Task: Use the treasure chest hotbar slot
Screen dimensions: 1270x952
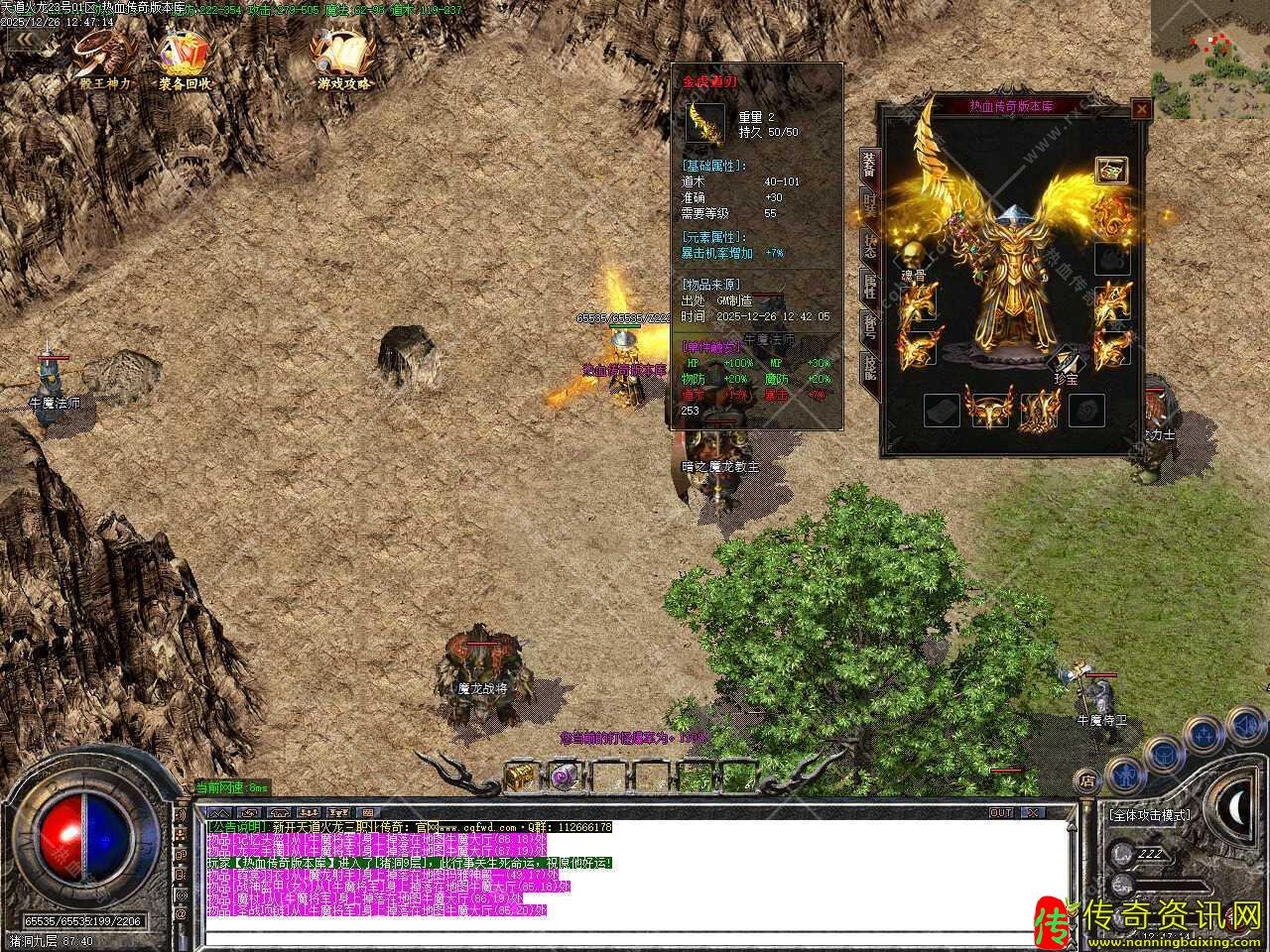Action: [519, 777]
